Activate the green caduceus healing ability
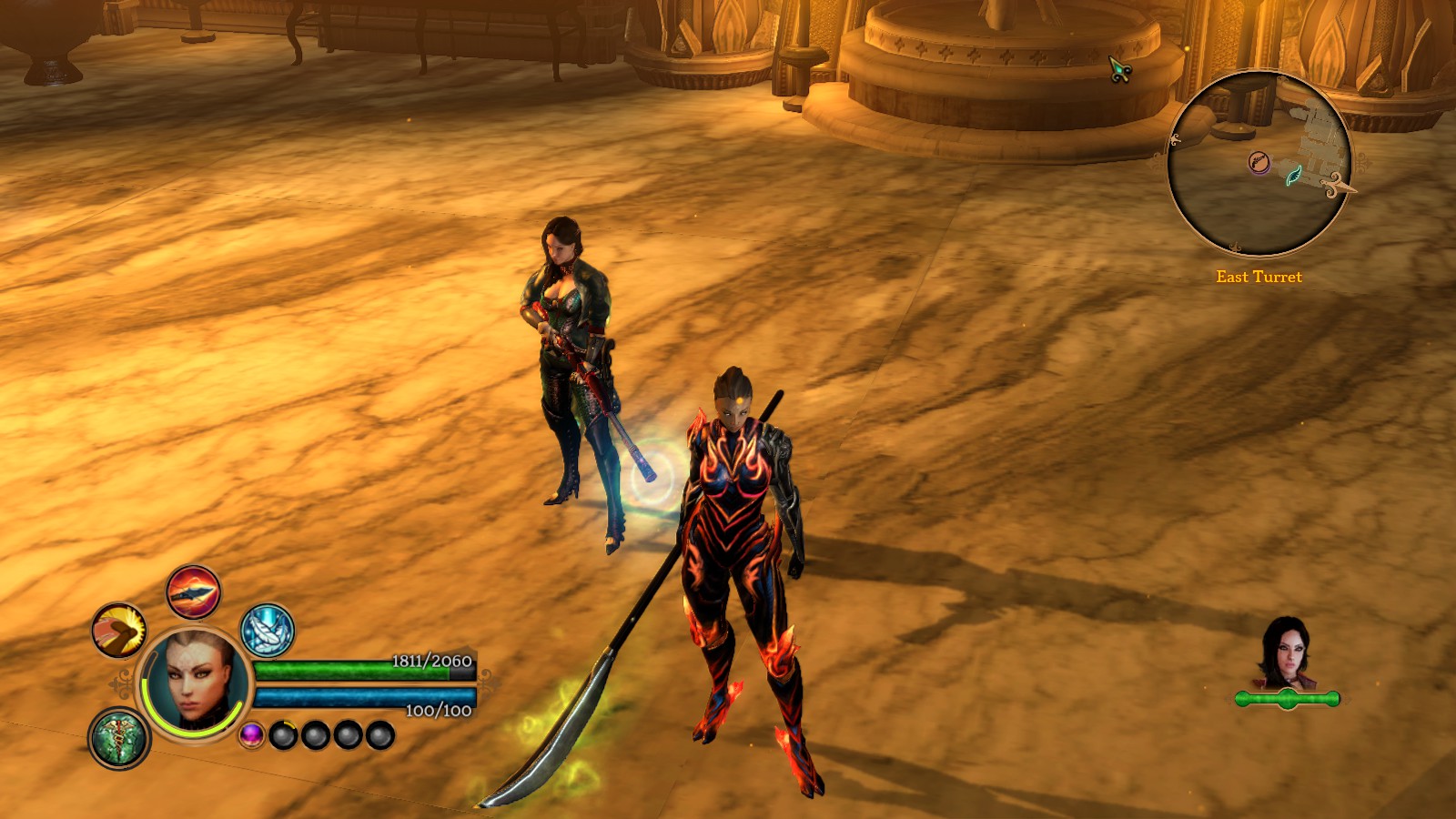This screenshot has height=819, width=1456. [x=119, y=737]
